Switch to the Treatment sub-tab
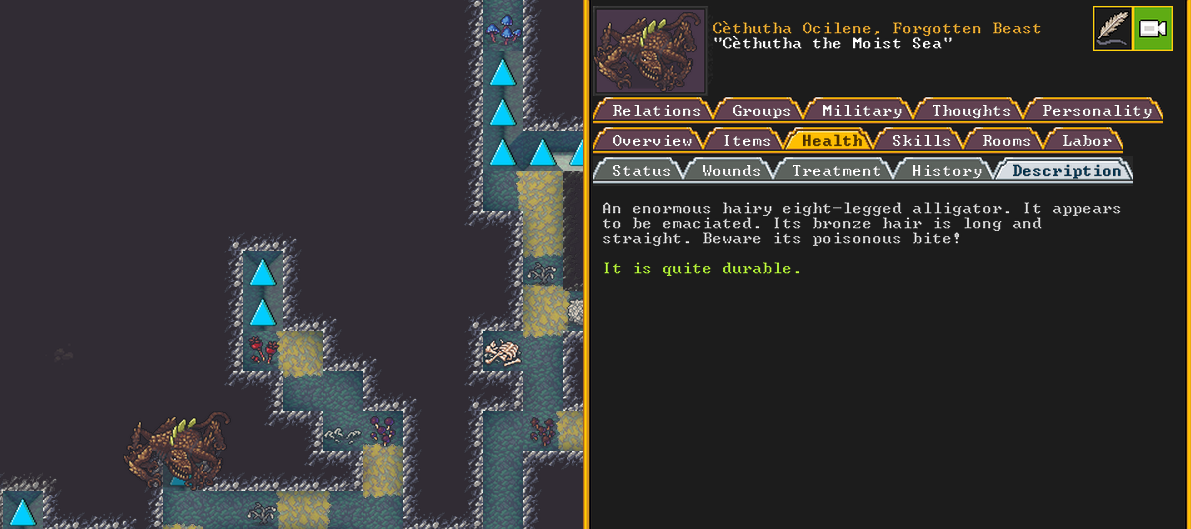This screenshot has height=529, width=1191. click(x=836, y=171)
